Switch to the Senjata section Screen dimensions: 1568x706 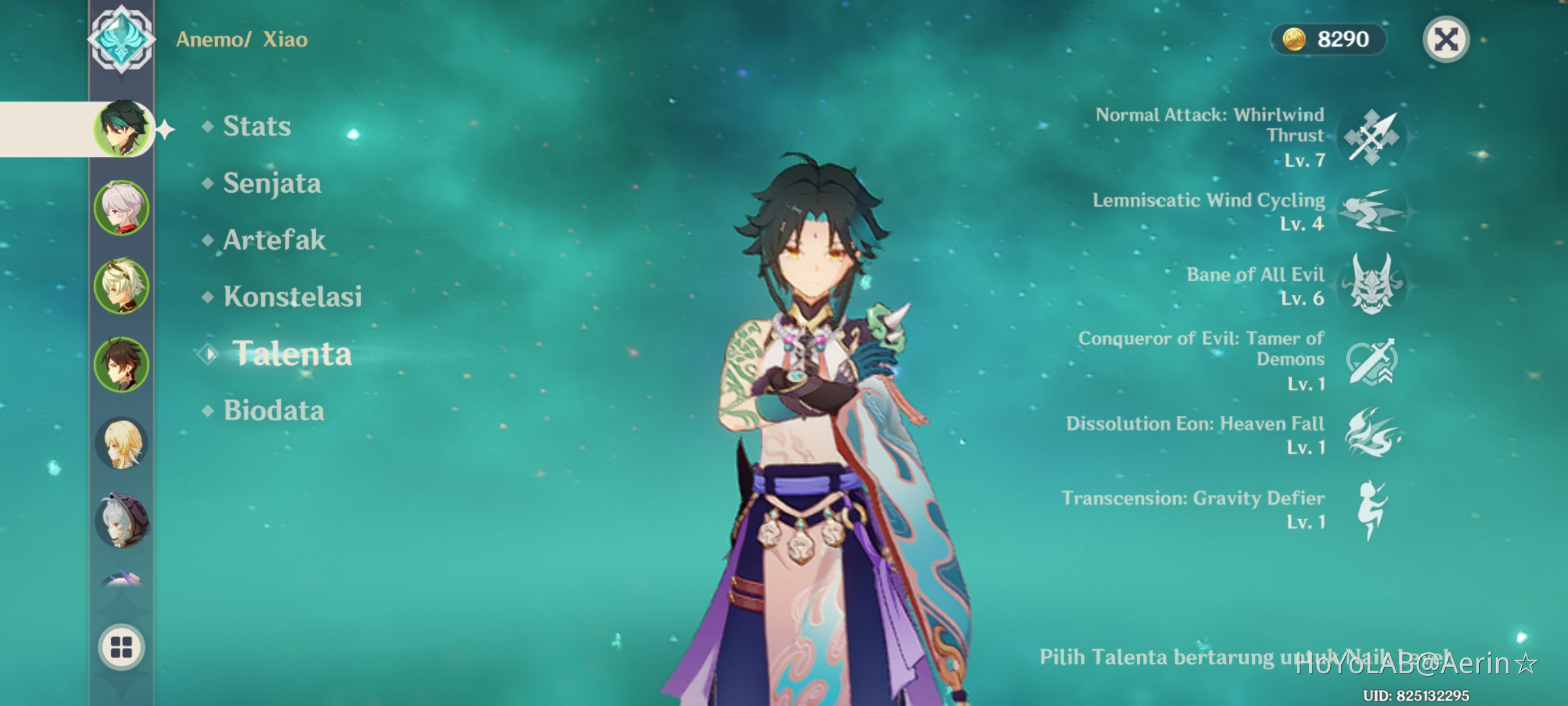click(271, 184)
